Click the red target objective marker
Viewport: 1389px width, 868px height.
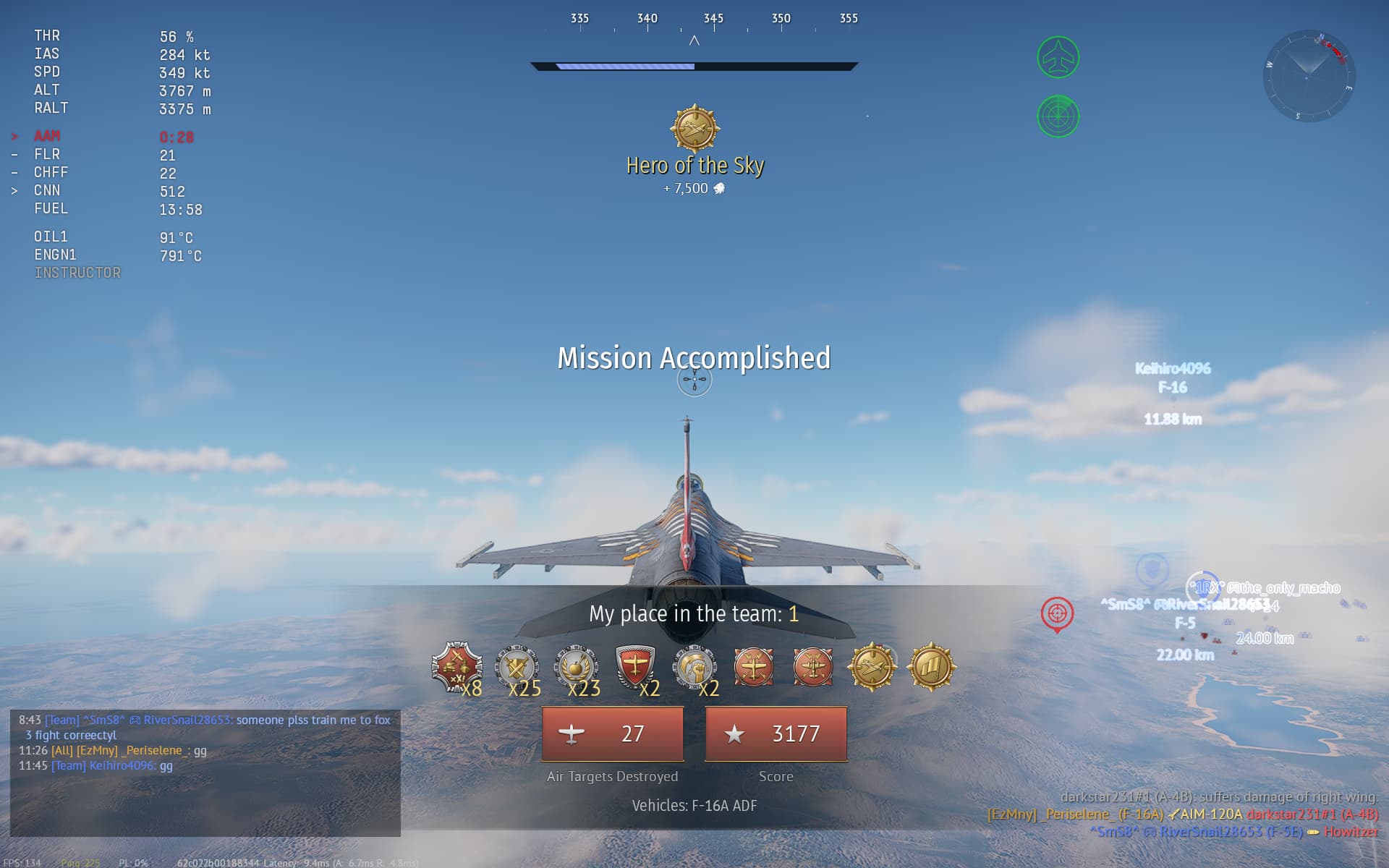click(x=1057, y=614)
